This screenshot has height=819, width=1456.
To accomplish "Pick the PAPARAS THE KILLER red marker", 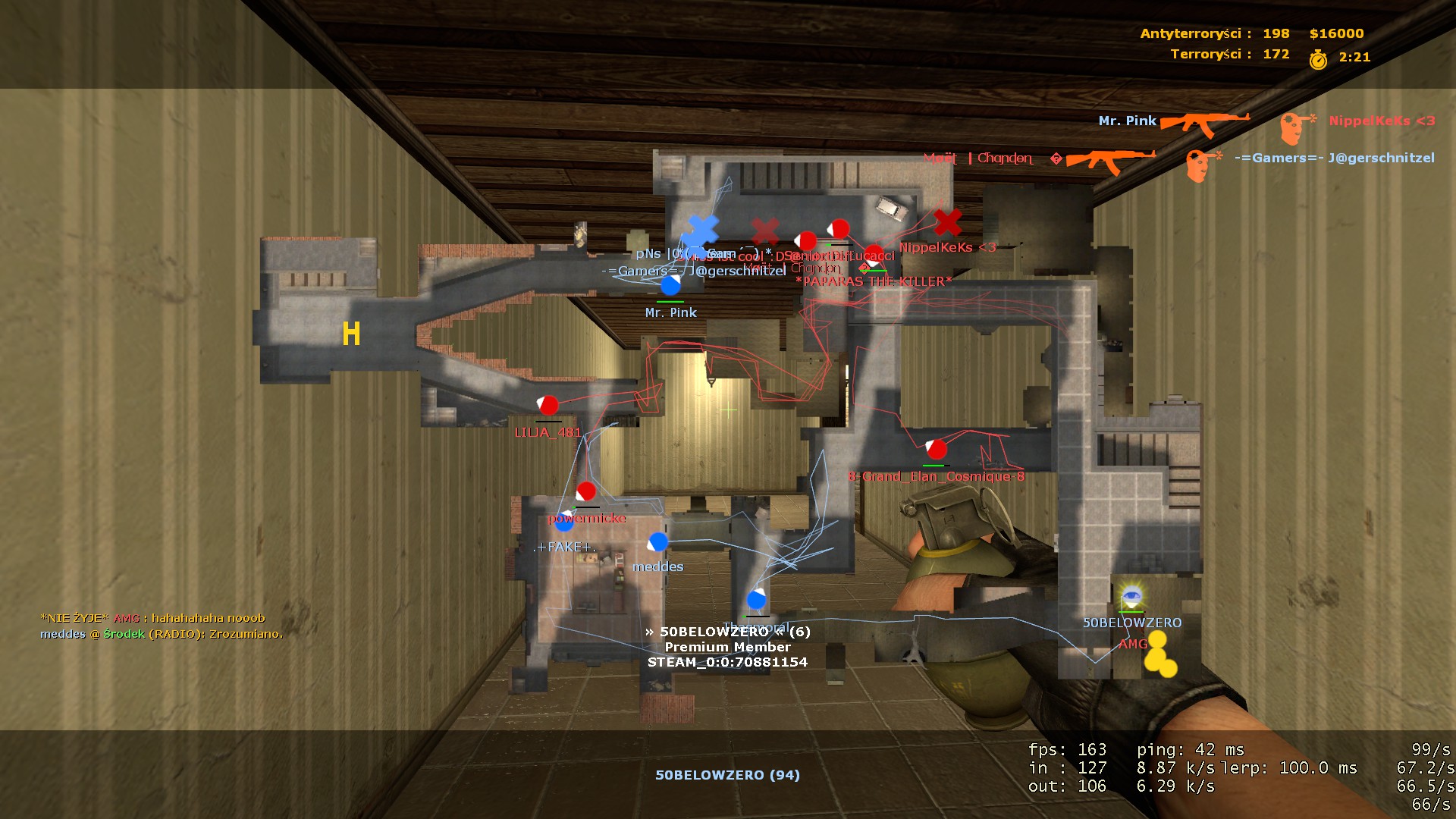I will point(874,255).
